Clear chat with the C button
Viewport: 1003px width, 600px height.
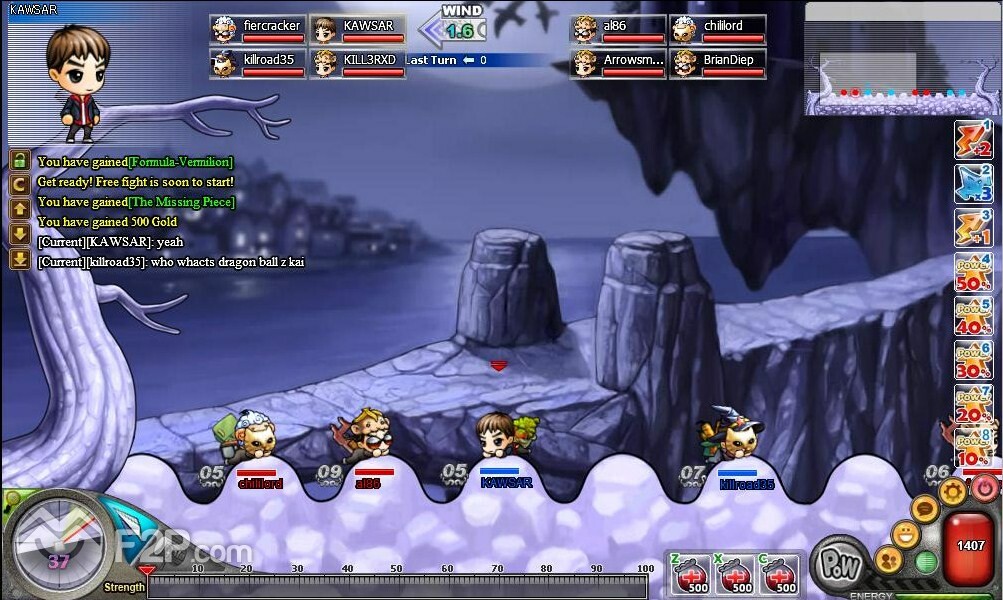point(19,184)
